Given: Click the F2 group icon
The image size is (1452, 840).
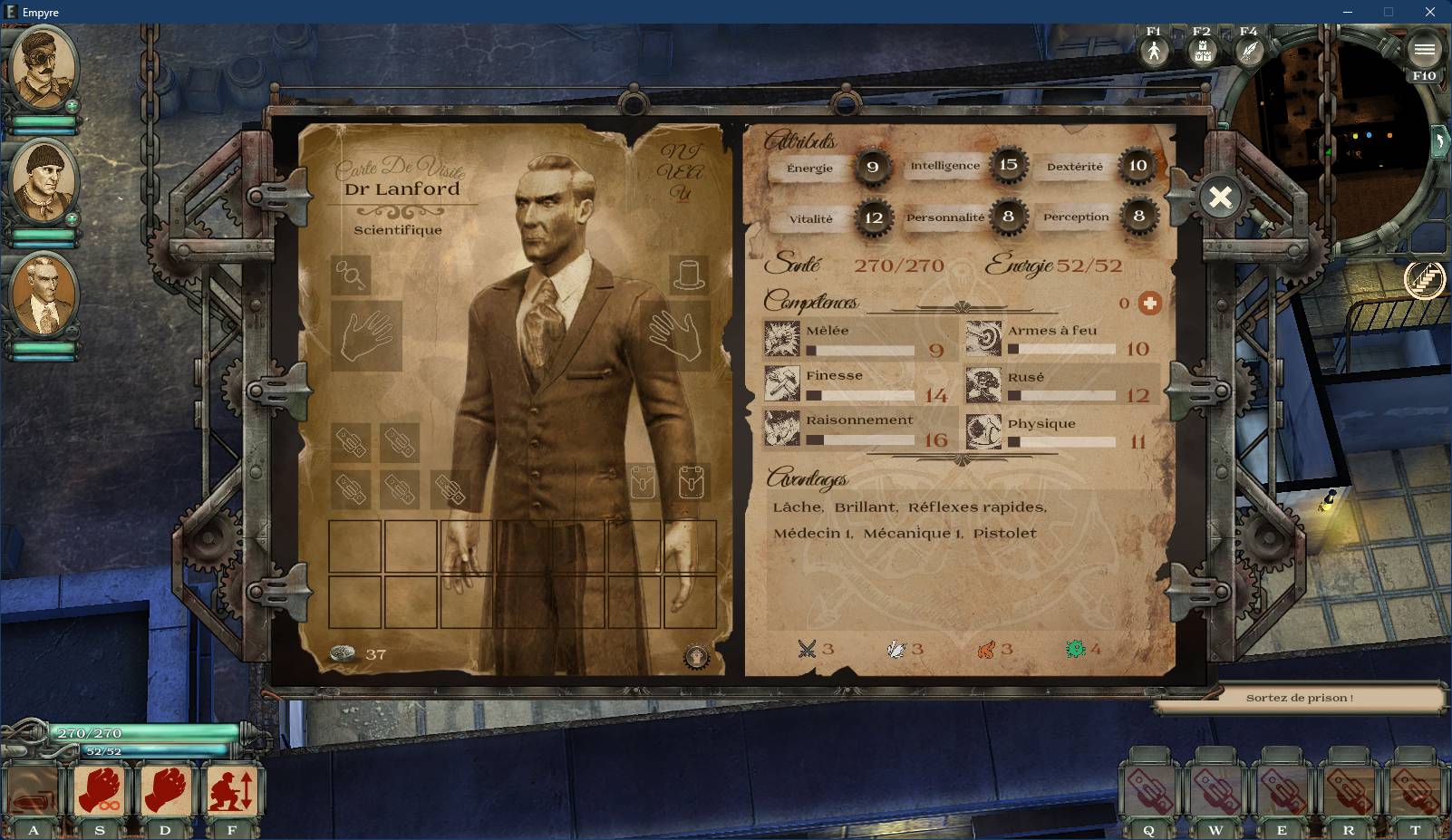Looking at the screenshot, I should coord(1202,52).
